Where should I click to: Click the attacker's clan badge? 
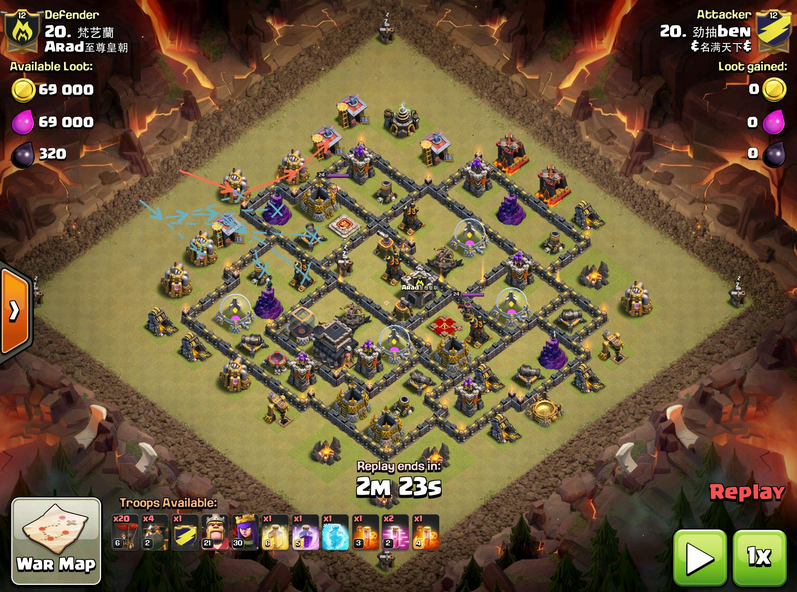[x=773, y=32]
